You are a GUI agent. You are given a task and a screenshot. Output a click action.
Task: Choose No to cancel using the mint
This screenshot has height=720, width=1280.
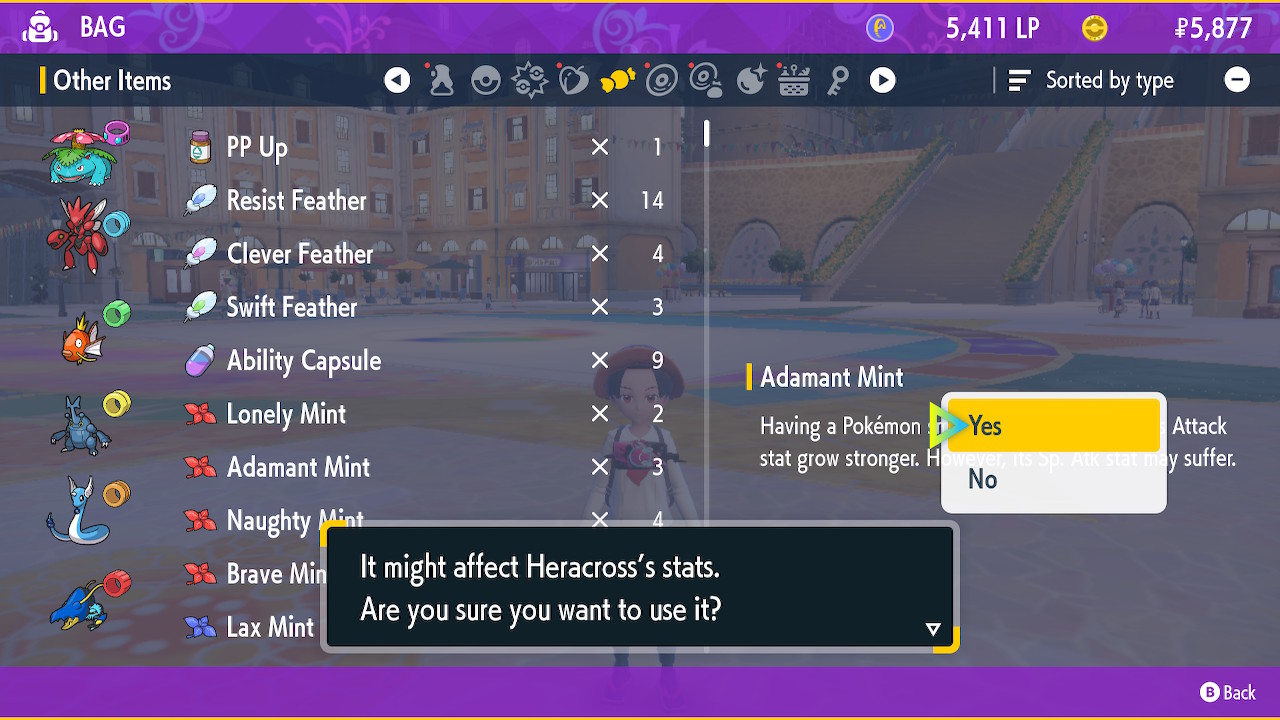(982, 479)
